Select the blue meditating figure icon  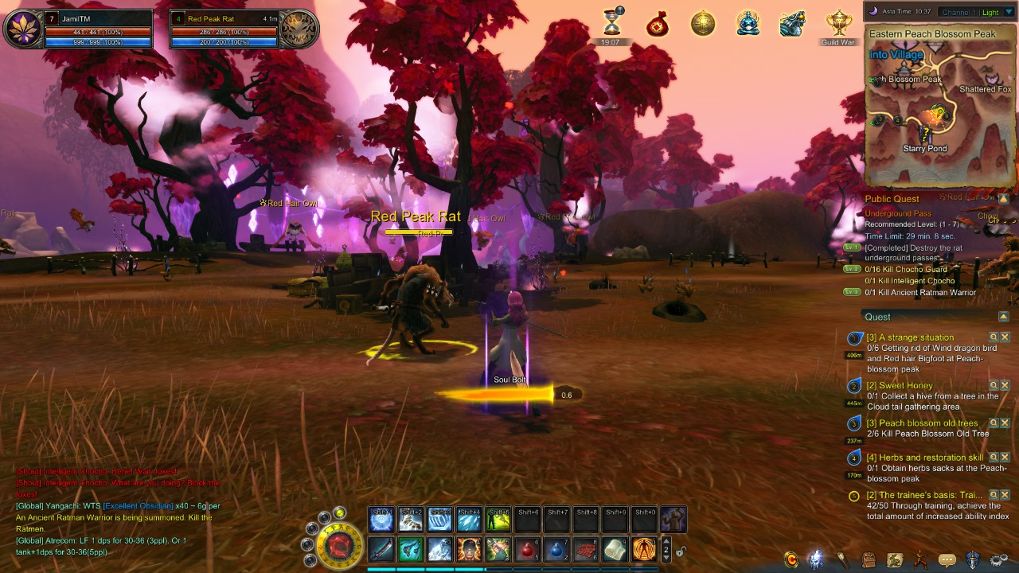tap(748, 23)
